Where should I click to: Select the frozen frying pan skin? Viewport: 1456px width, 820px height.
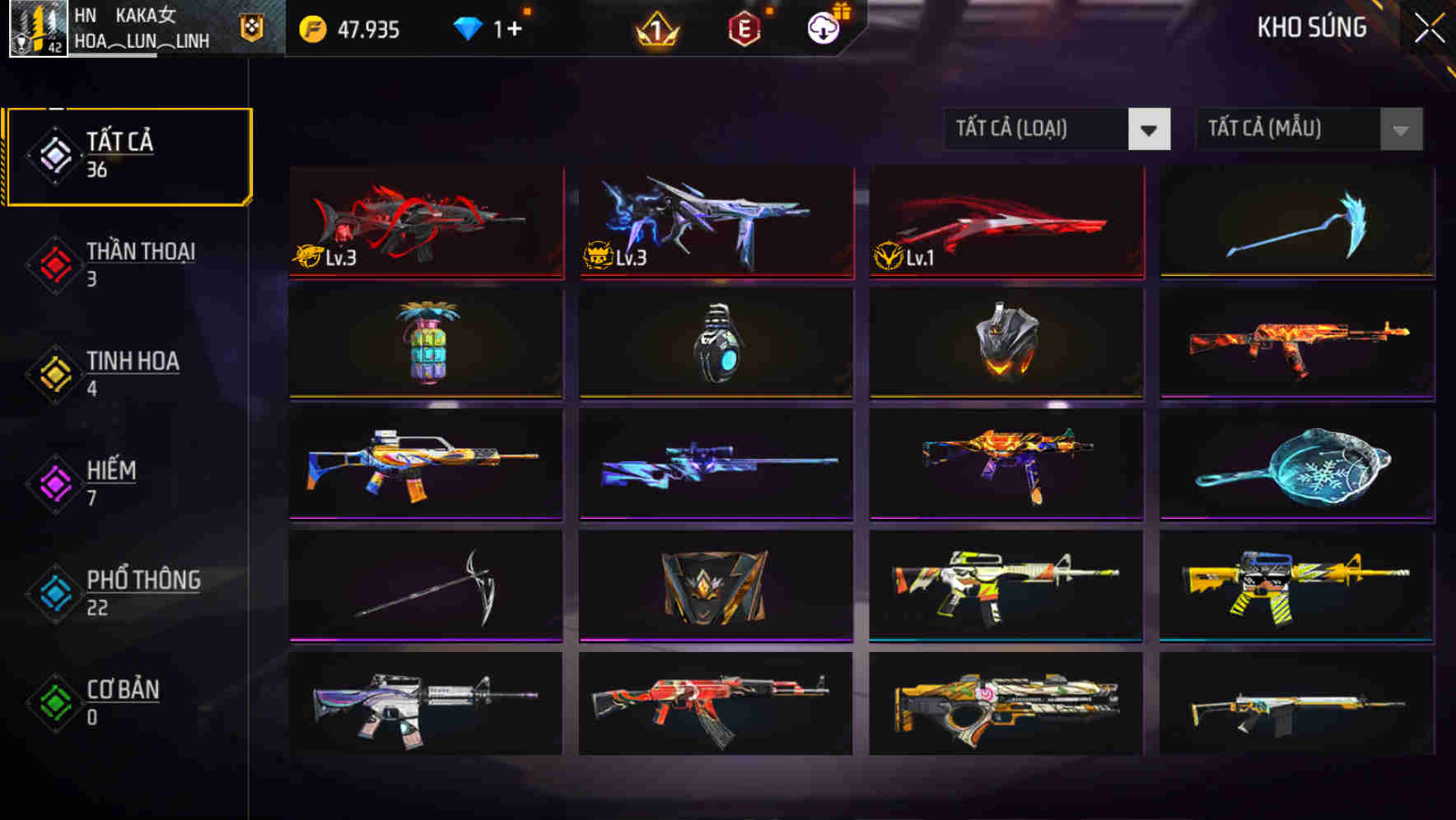(1298, 465)
